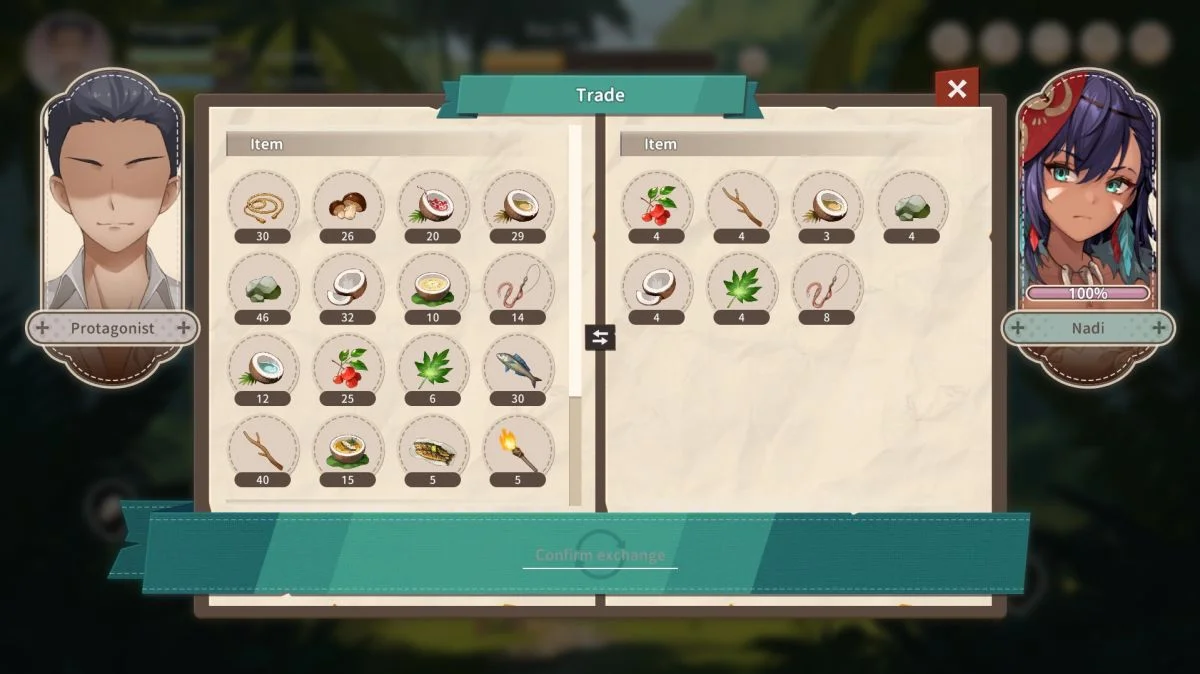This screenshot has width=1200, height=674.
Task: Select the Protagonist's stack of 14 worms
Action: click(x=518, y=286)
